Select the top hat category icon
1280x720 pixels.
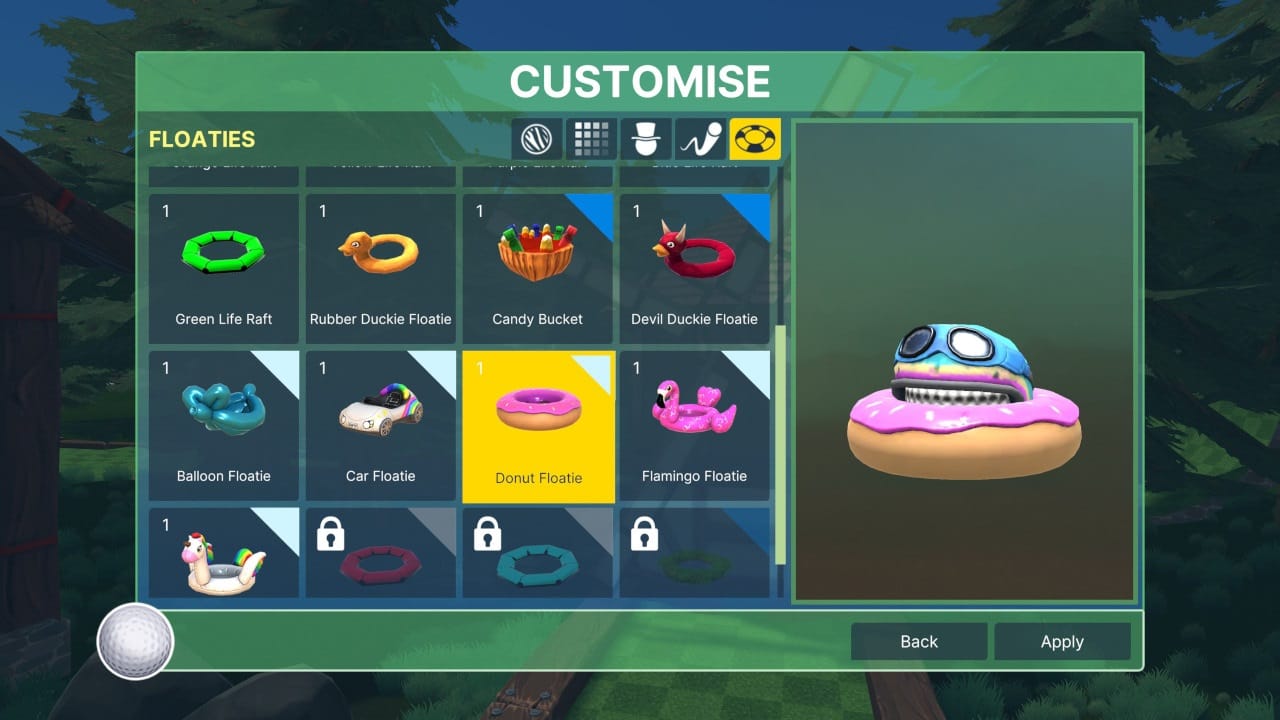[646, 139]
